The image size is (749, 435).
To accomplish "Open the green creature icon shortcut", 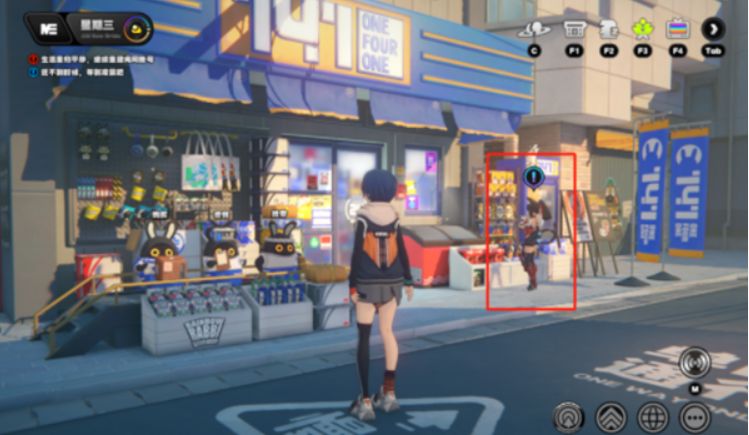I will [x=643, y=29].
